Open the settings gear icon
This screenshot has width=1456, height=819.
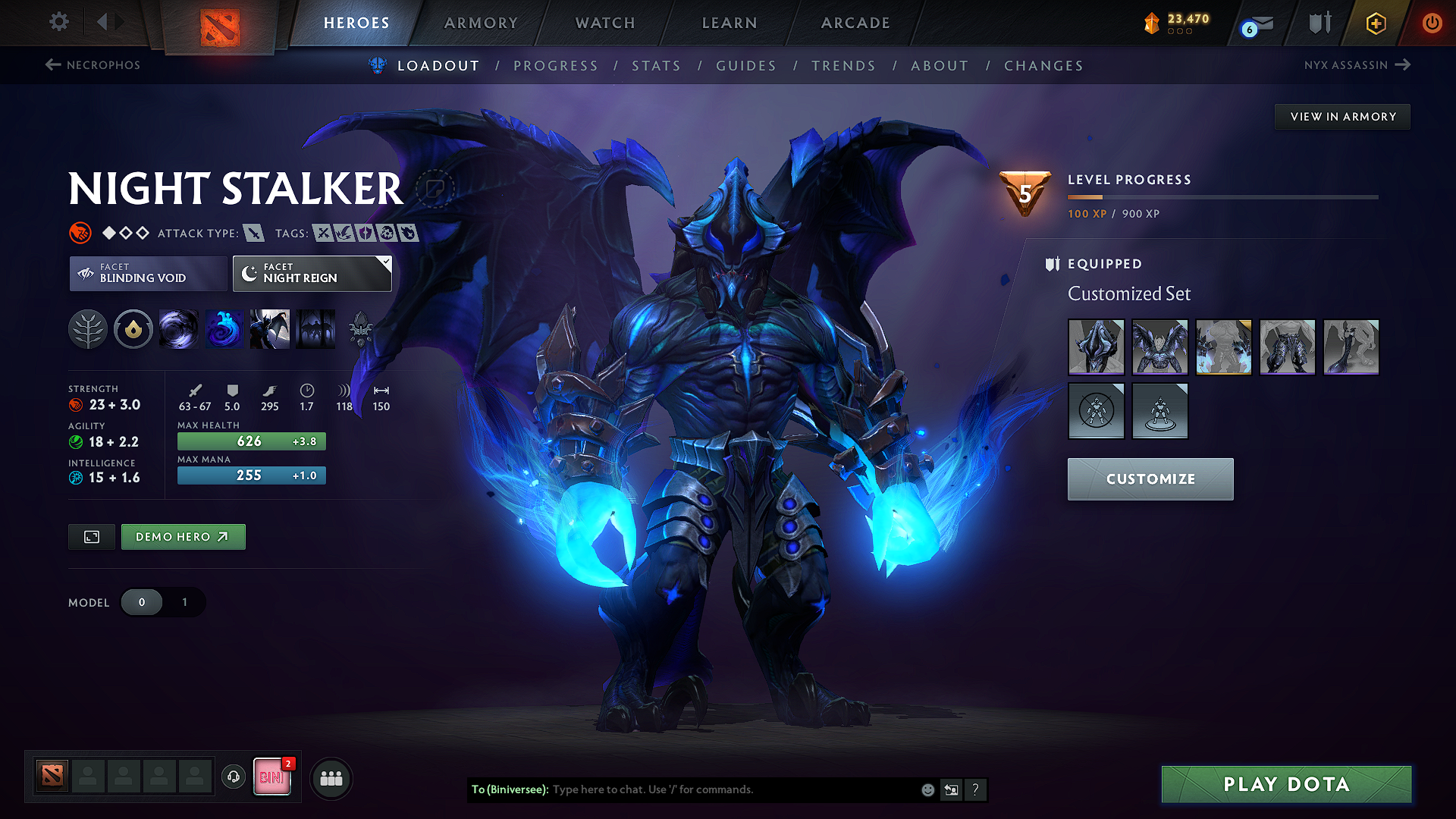[58, 22]
